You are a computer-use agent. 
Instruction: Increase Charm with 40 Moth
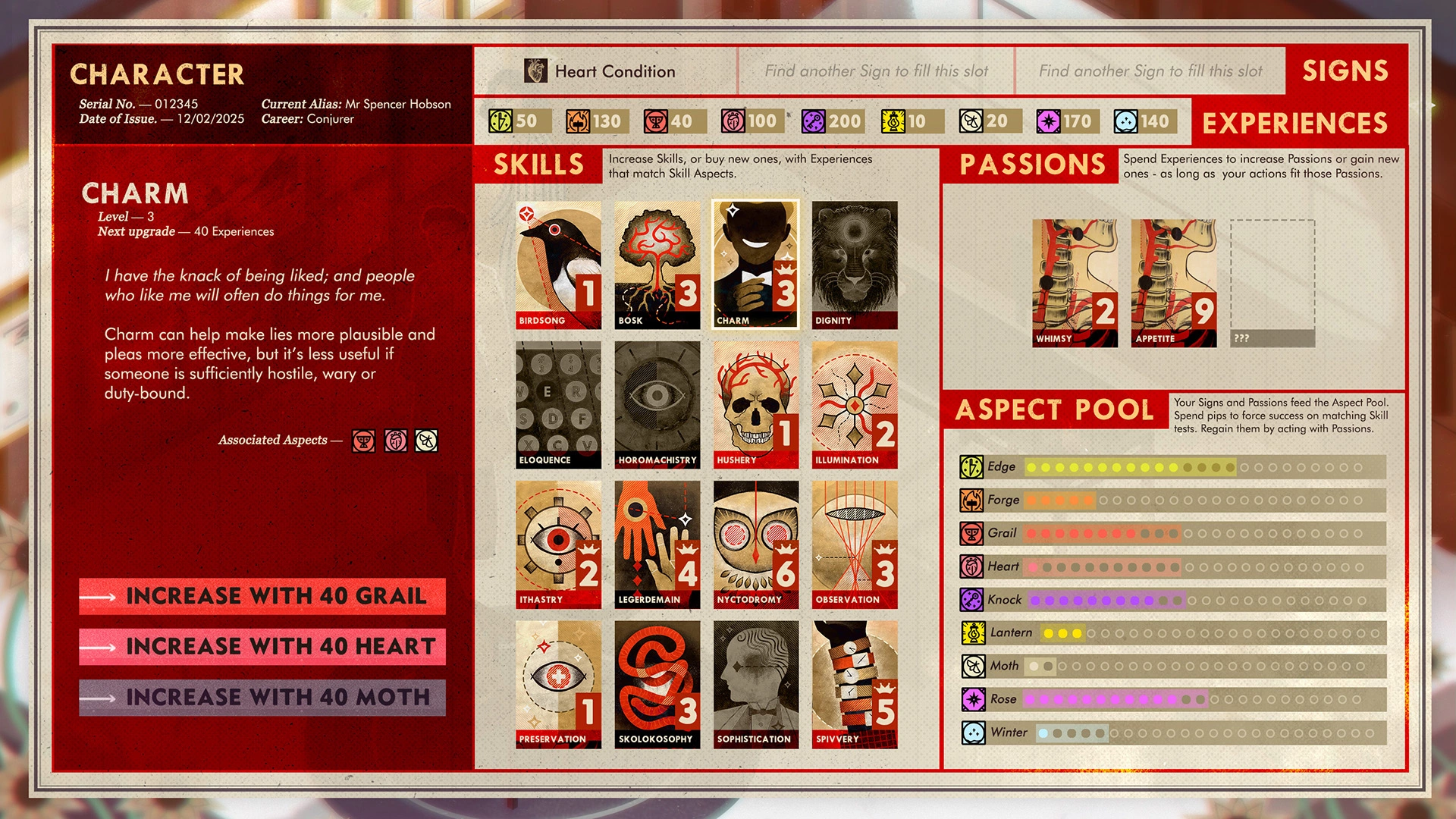coord(262,697)
